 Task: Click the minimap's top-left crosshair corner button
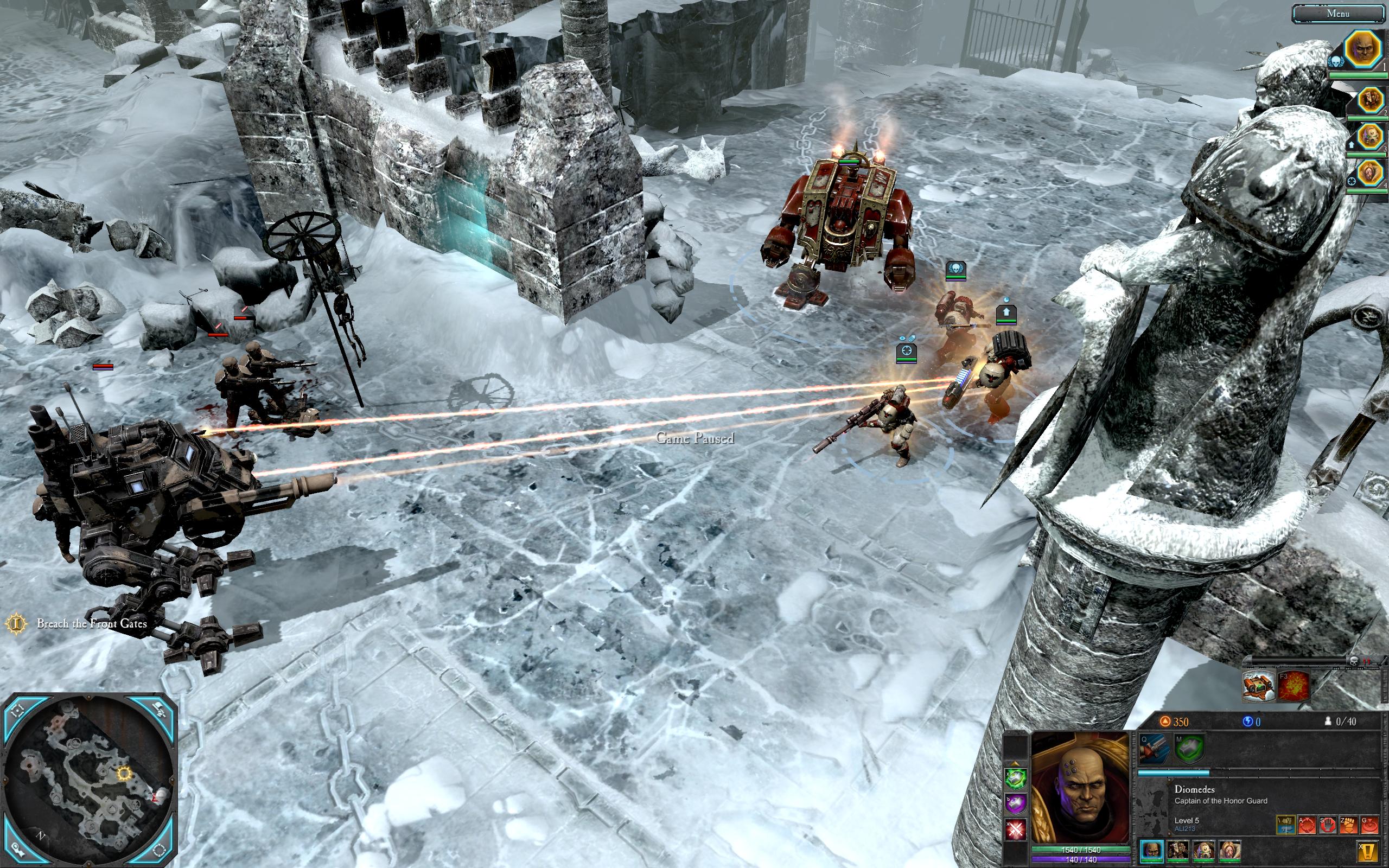click(18, 710)
